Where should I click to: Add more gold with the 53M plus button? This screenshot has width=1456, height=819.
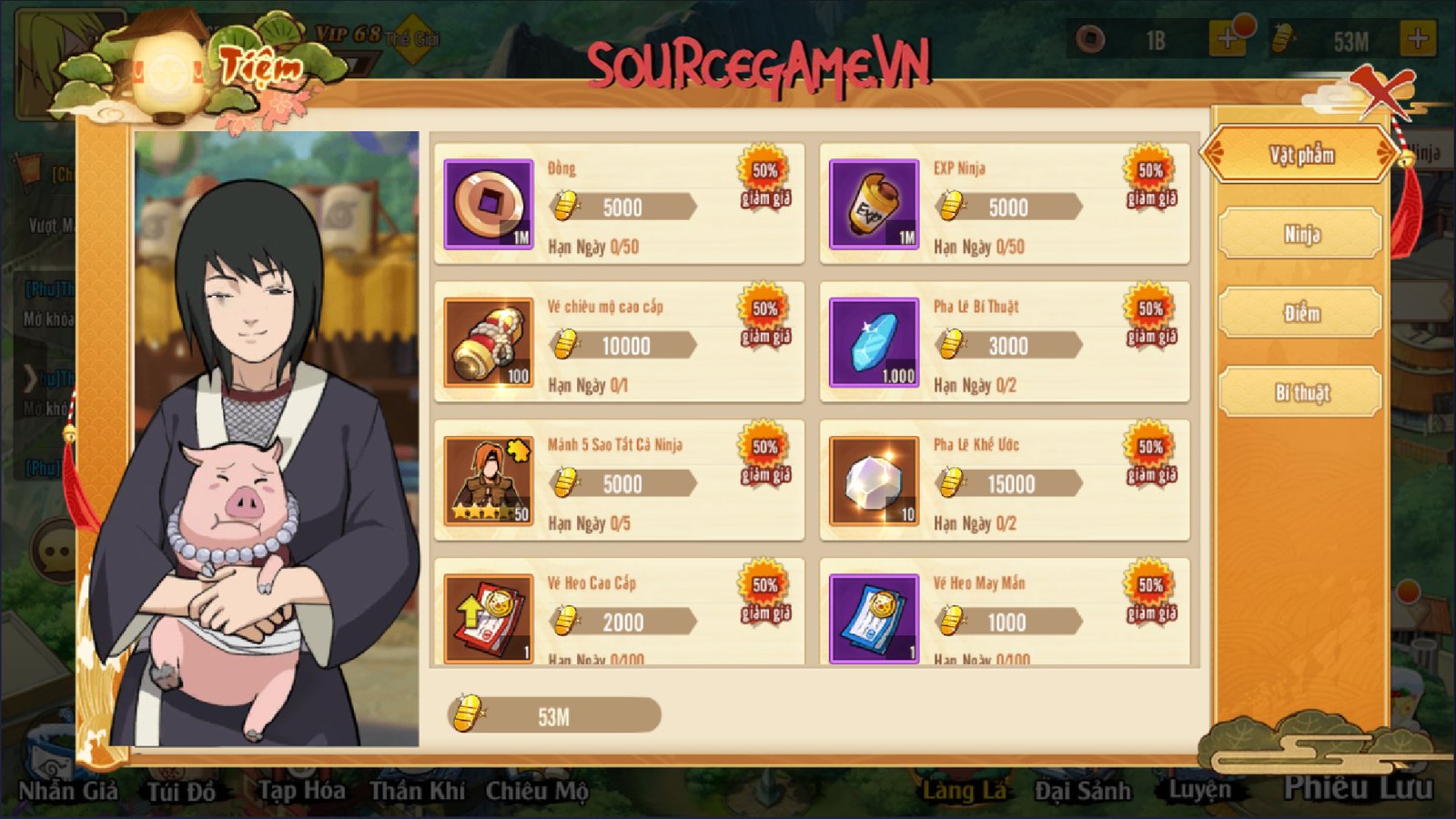coord(1417,39)
